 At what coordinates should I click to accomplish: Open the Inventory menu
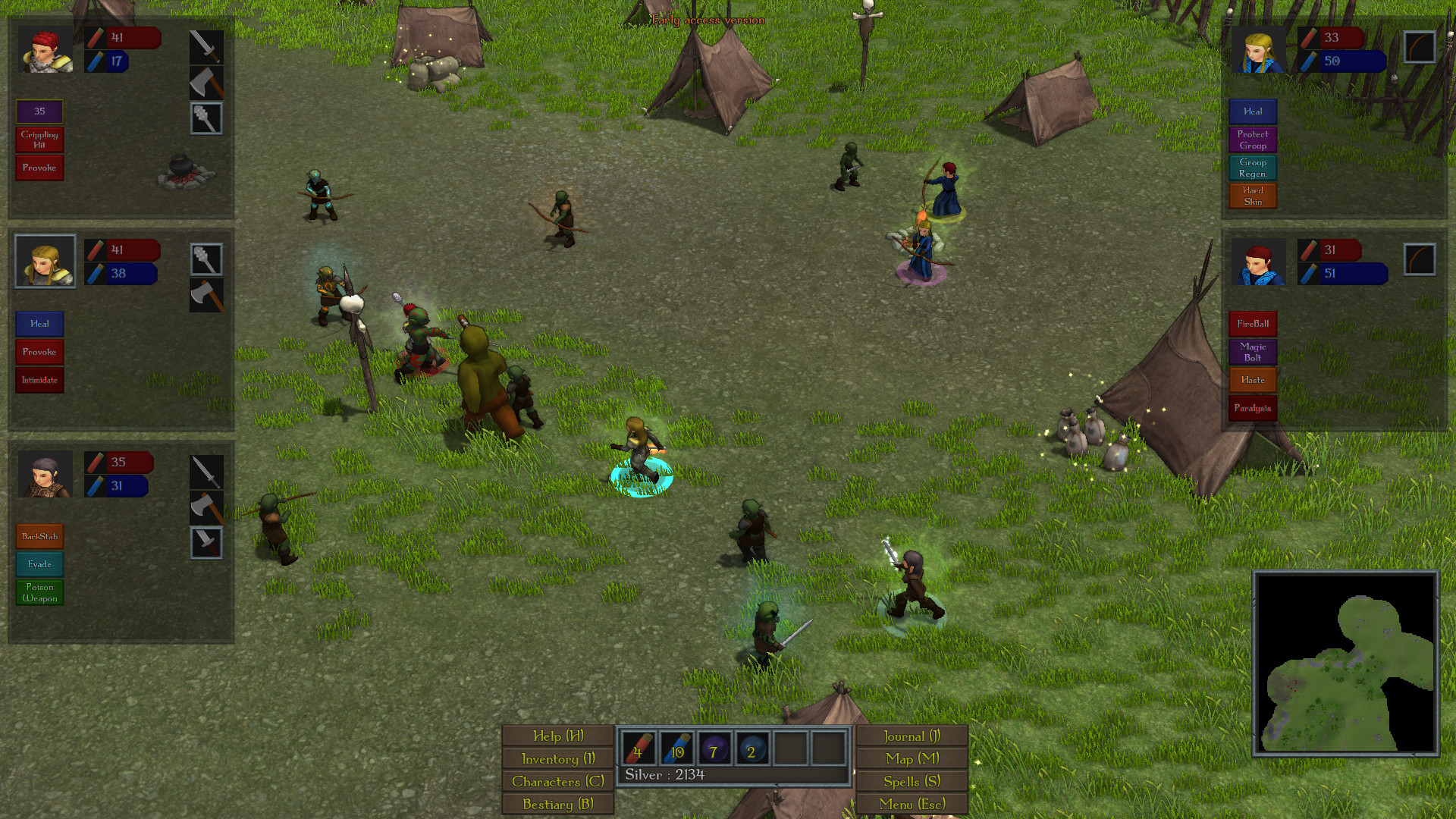(x=557, y=758)
